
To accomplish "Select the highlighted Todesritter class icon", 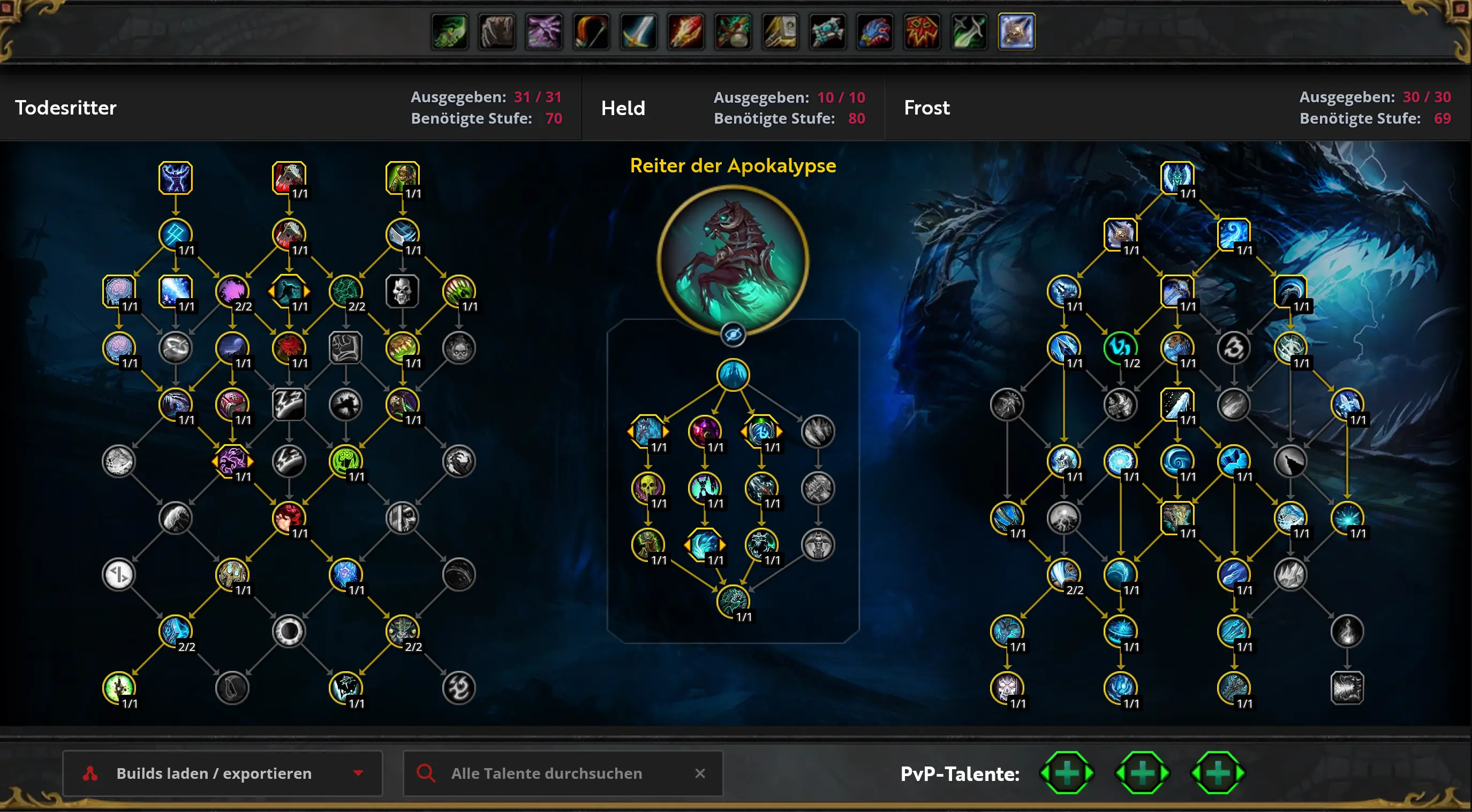I will pyautogui.click(x=1016, y=32).
